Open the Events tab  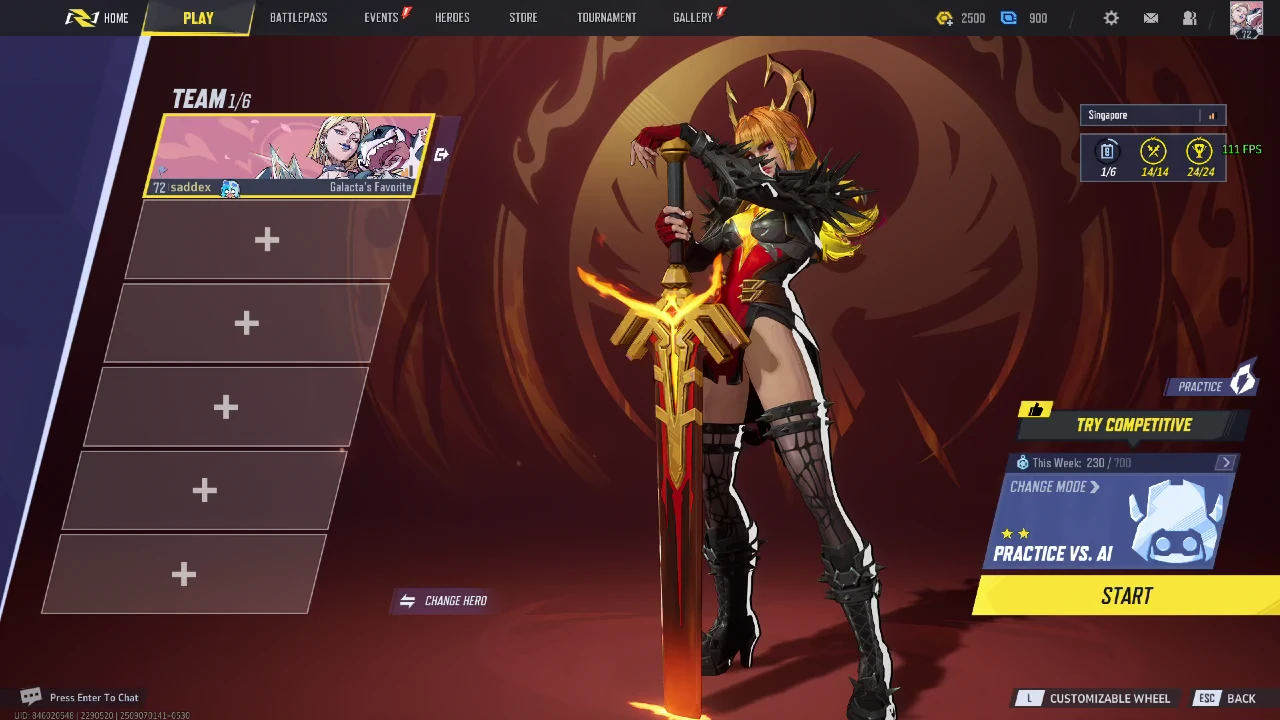coord(381,18)
